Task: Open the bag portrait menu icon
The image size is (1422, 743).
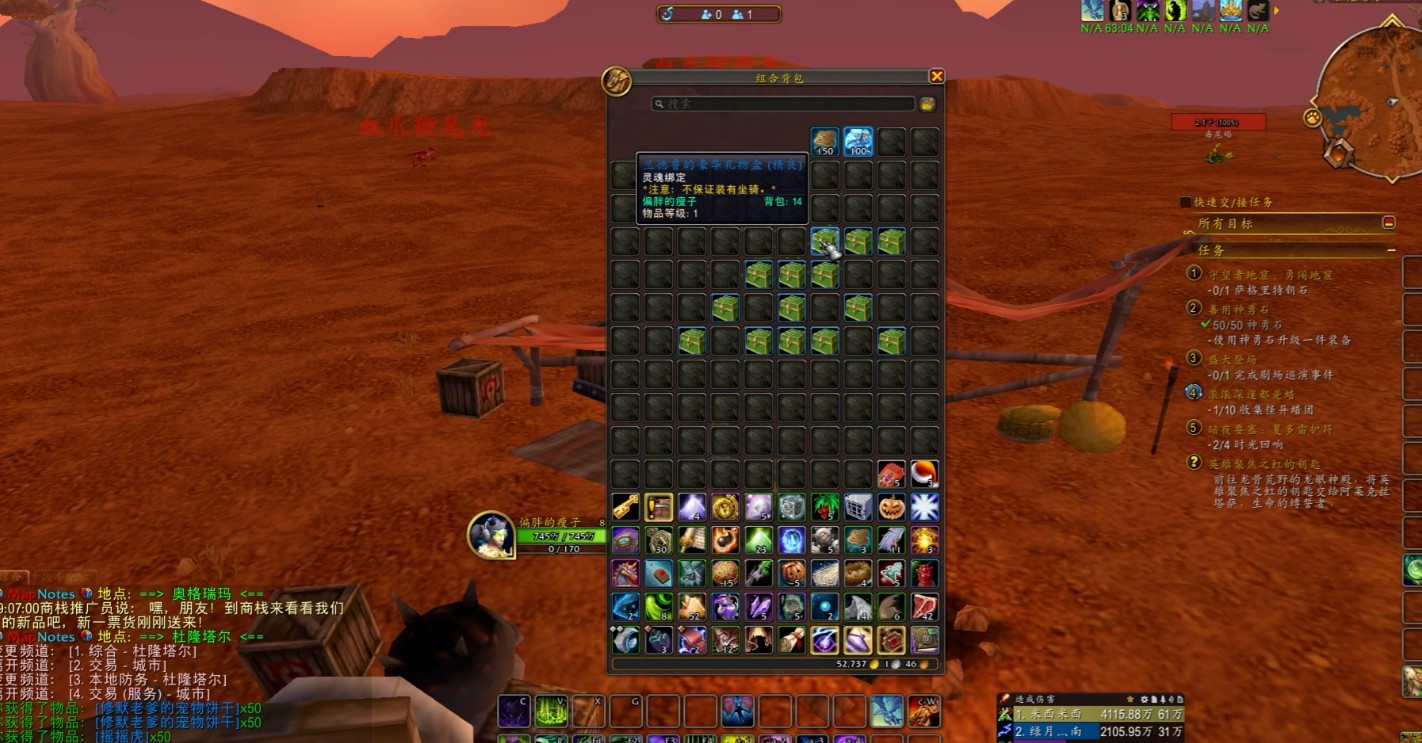Action: click(x=616, y=82)
